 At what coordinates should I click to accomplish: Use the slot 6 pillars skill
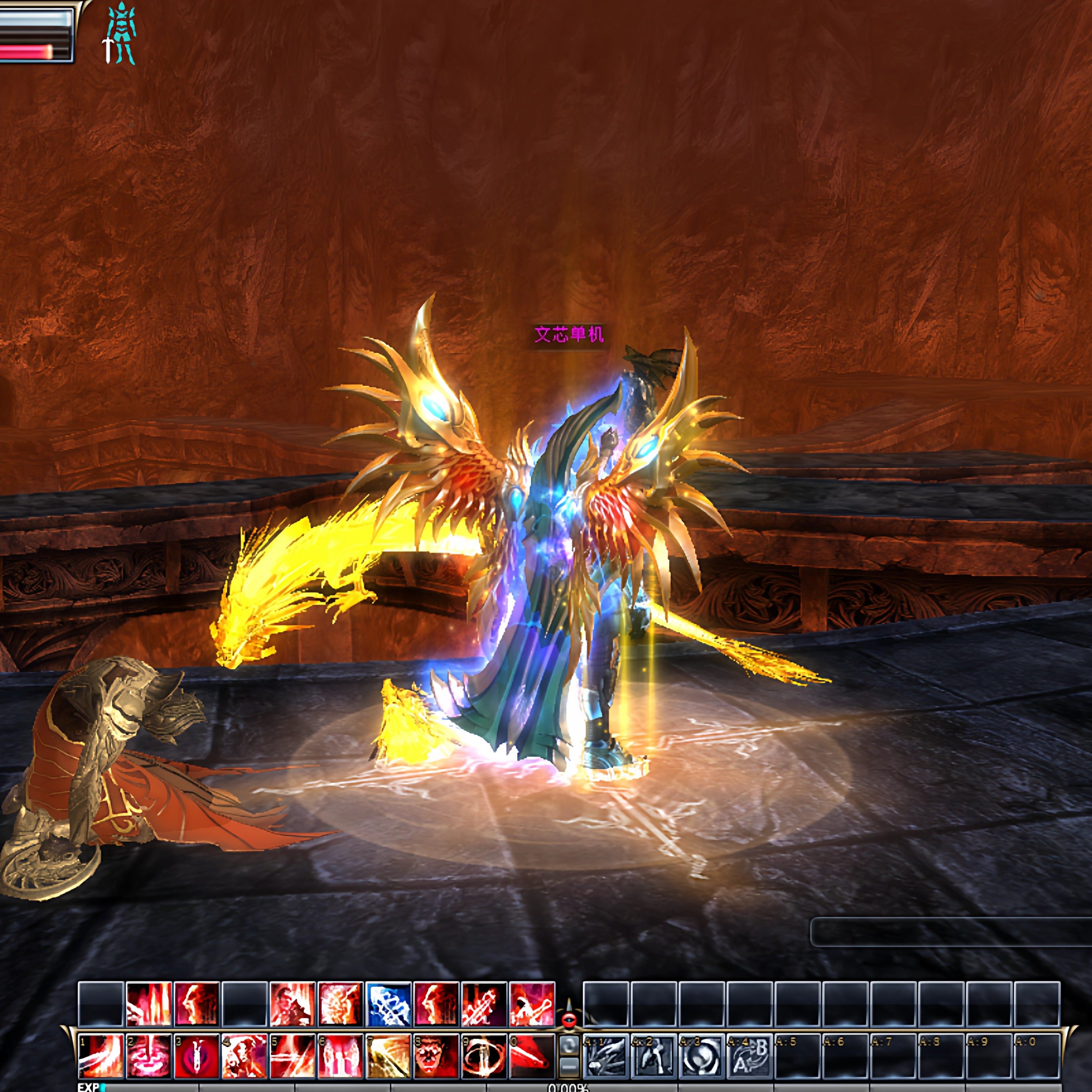(x=340, y=1055)
